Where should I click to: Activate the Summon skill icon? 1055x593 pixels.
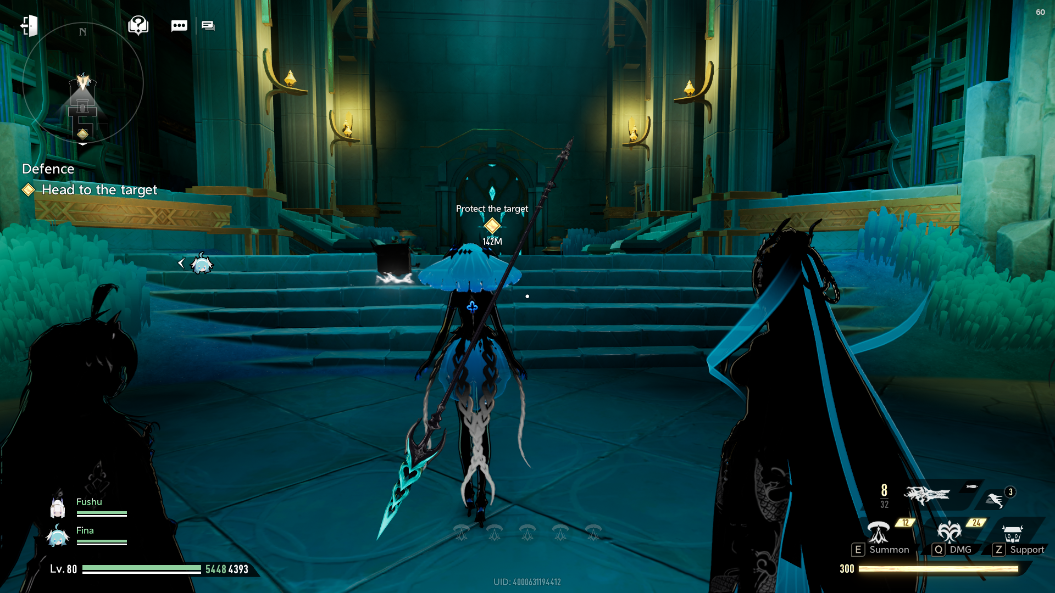click(x=881, y=531)
